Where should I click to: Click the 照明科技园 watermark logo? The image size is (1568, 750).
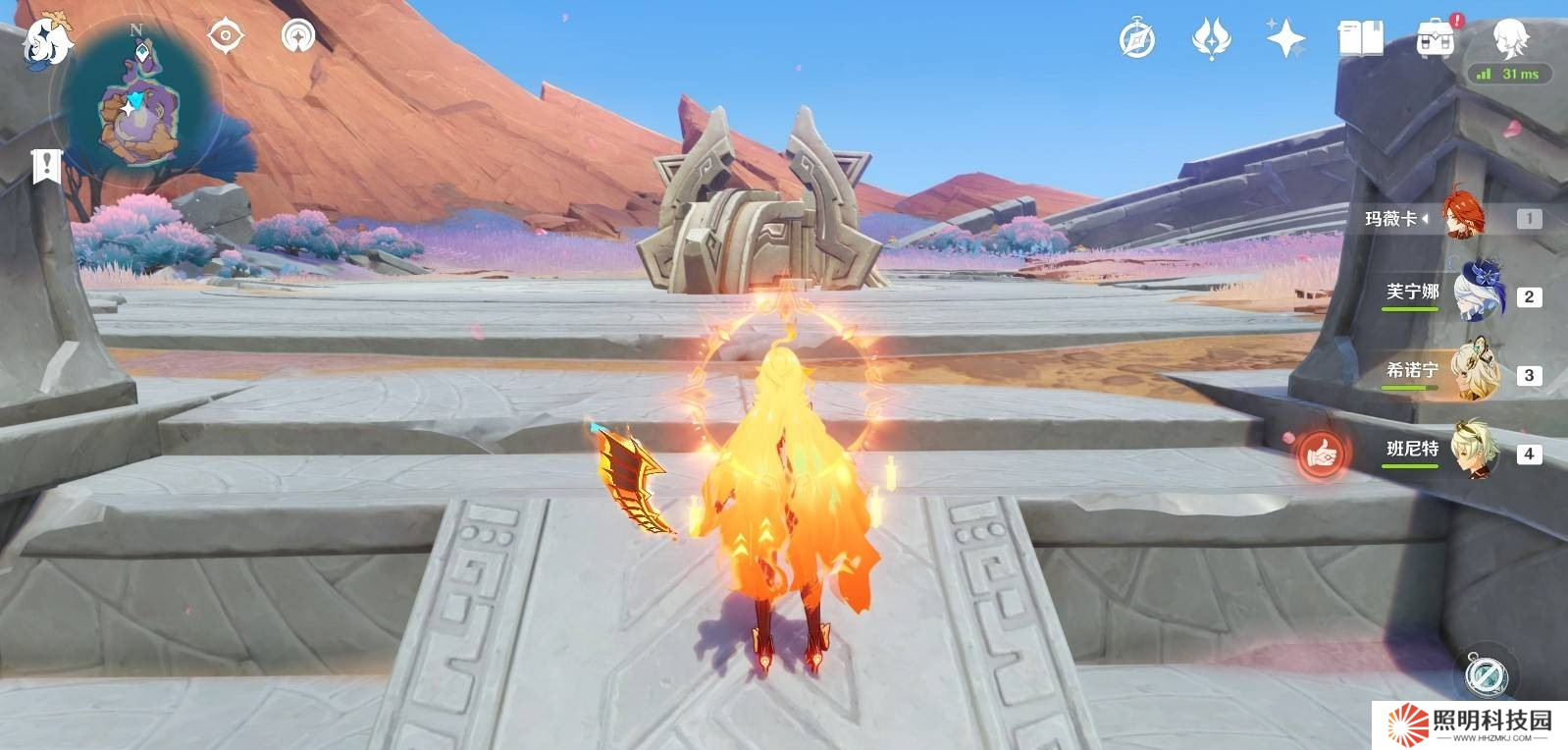(x=1470, y=724)
